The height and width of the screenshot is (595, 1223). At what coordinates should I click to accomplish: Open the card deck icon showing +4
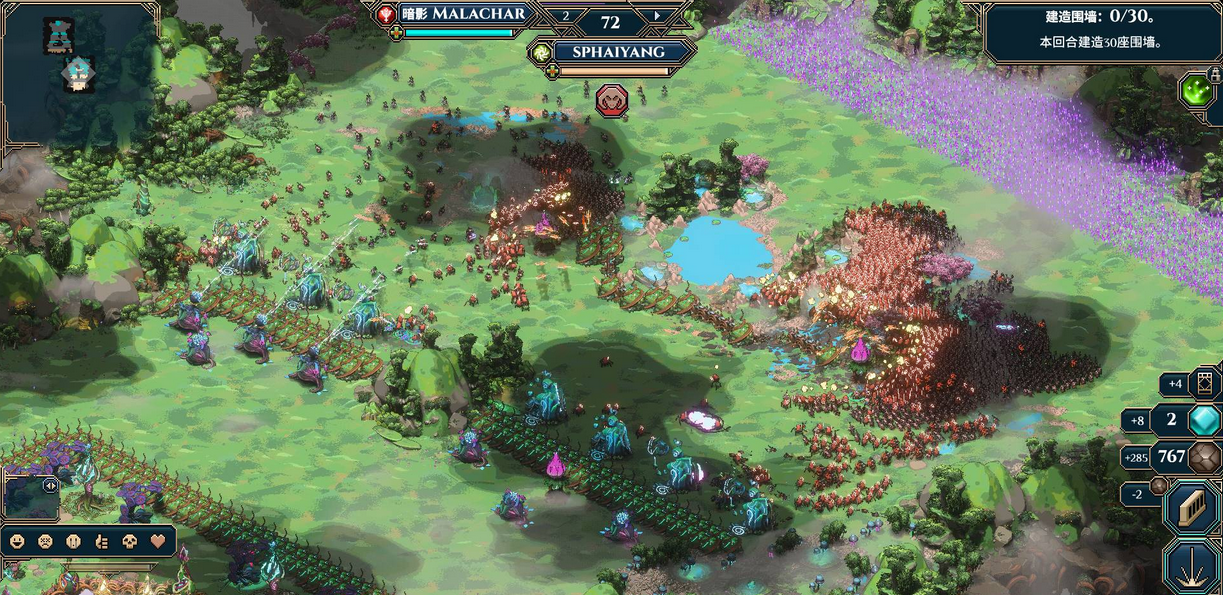(1203, 382)
